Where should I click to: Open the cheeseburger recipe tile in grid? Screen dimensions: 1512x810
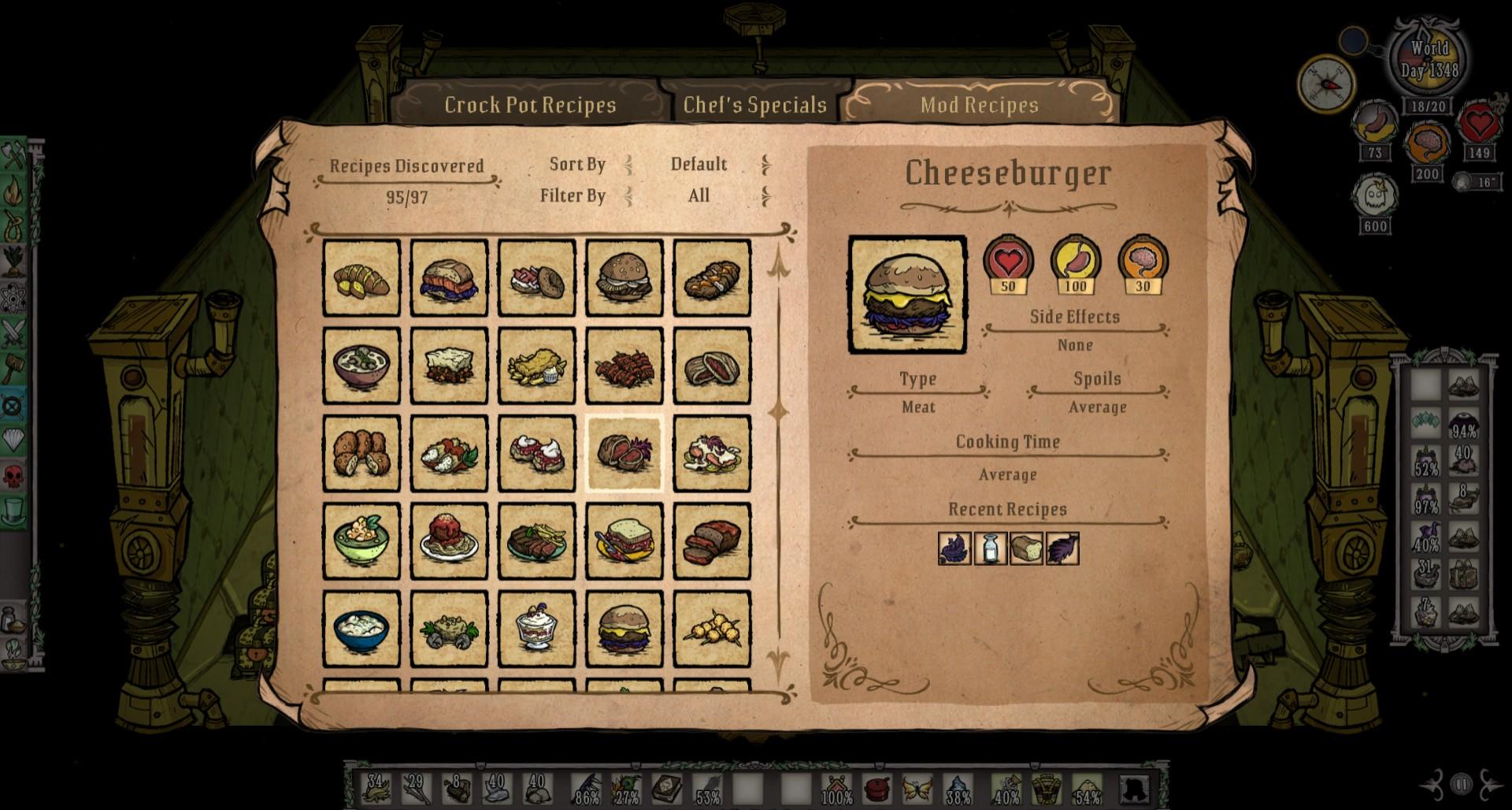(x=624, y=629)
